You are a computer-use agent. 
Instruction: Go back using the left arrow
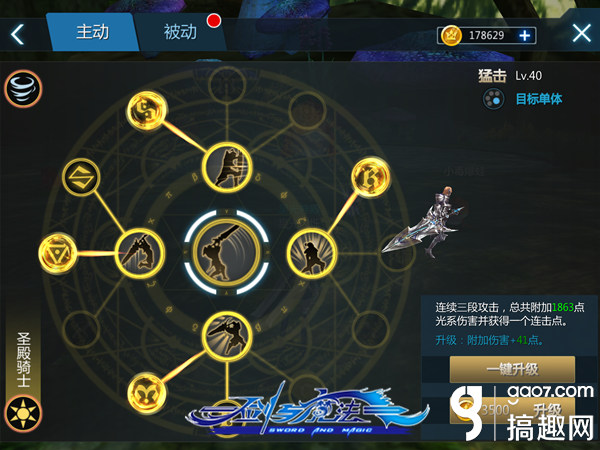(x=17, y=34)
